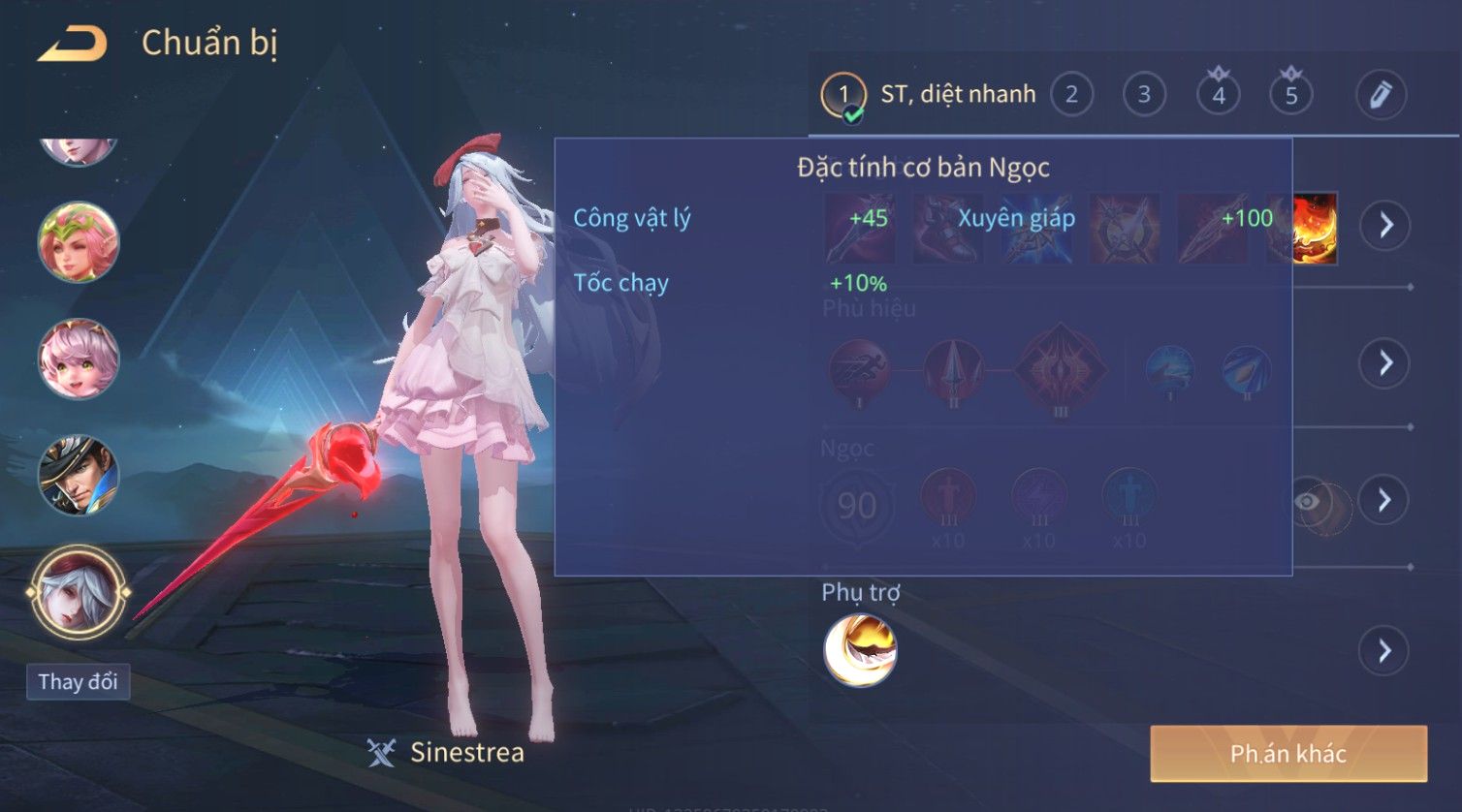Click the "Phản khác" button
The width and height of the screenshot is (1462, 812).
(x=1288, y=754)
